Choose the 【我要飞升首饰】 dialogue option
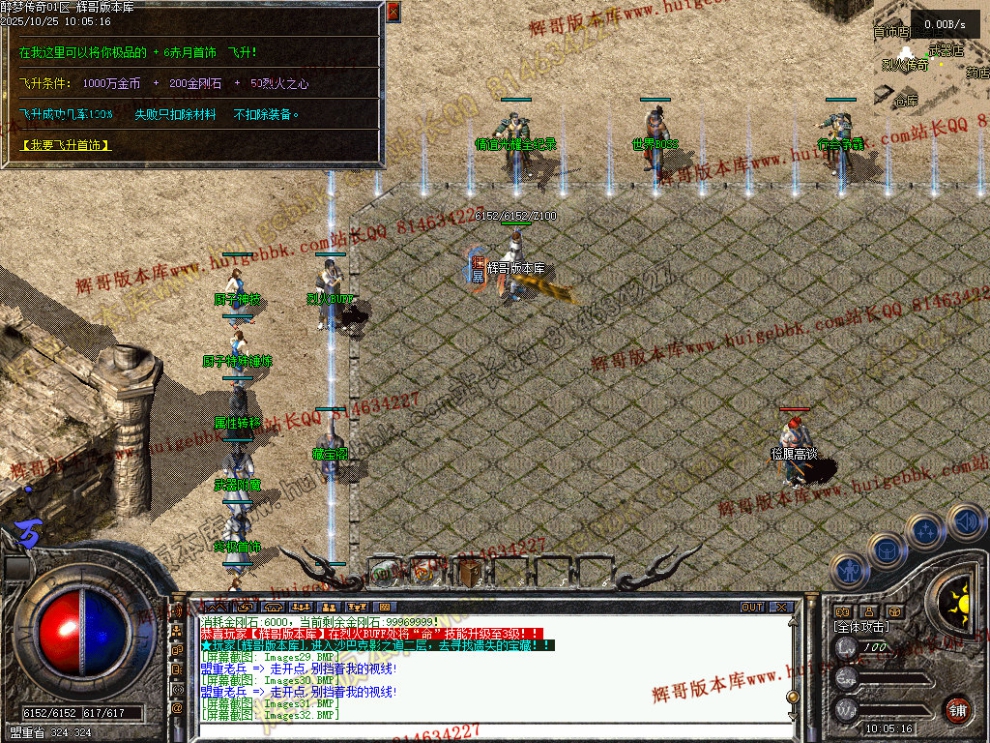990x743 pixels. (65, 146)
